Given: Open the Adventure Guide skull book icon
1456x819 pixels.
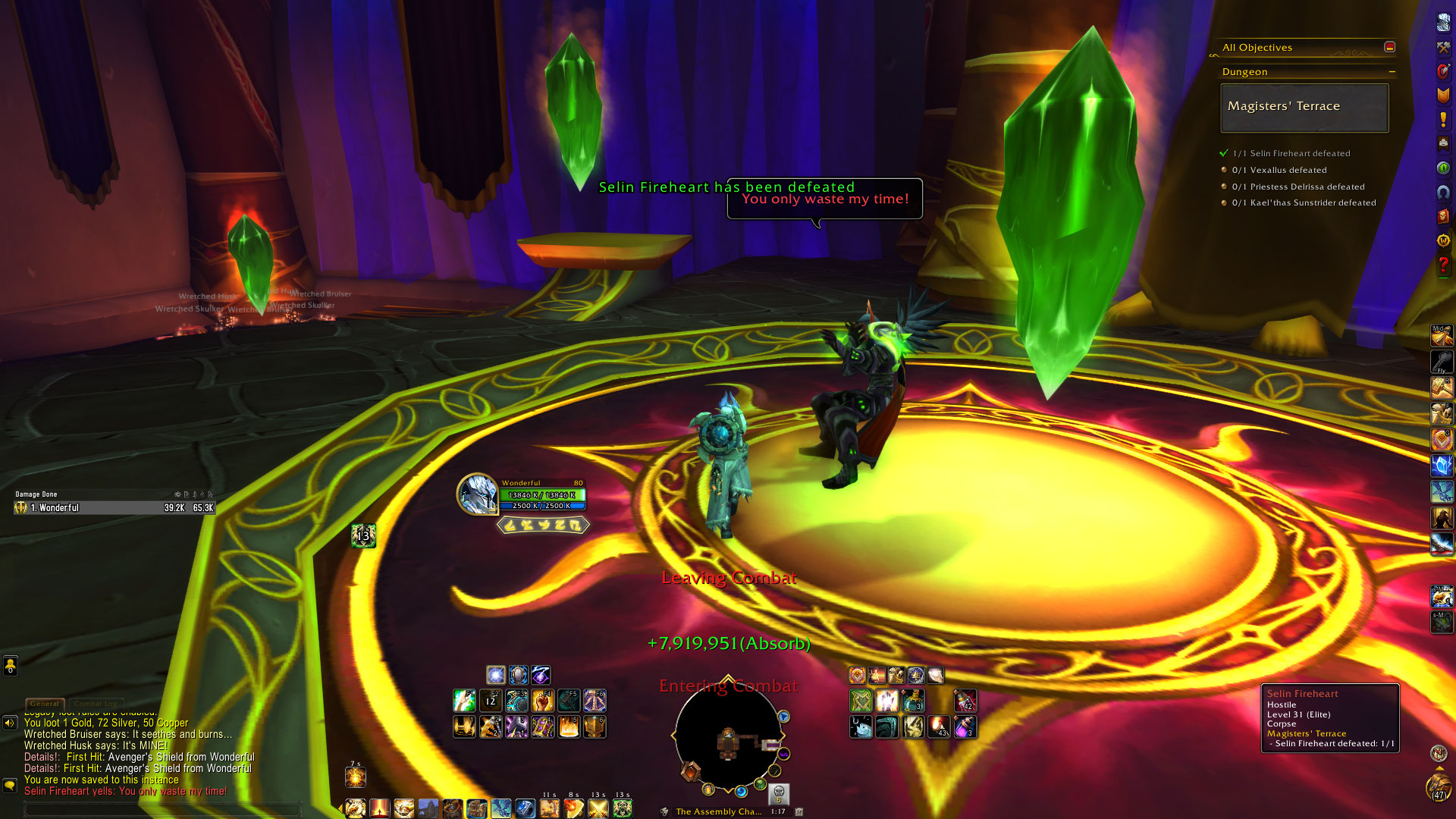Looking at the screenshot, I should (x=1442, y=216).
